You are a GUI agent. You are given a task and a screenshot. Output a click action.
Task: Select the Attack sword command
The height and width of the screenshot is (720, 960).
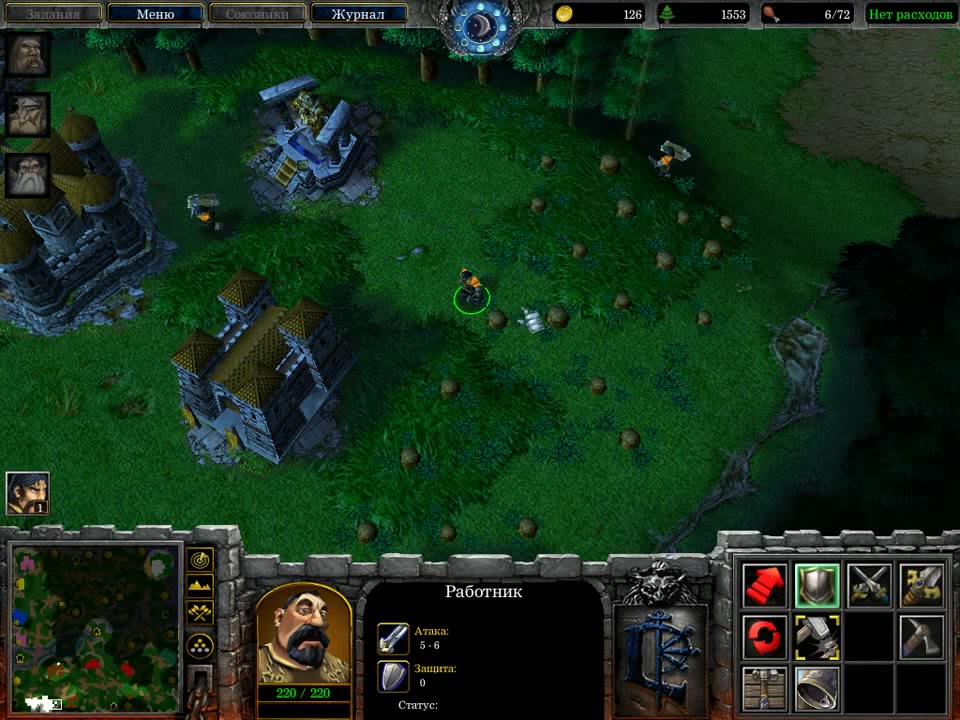coord(921,586)
